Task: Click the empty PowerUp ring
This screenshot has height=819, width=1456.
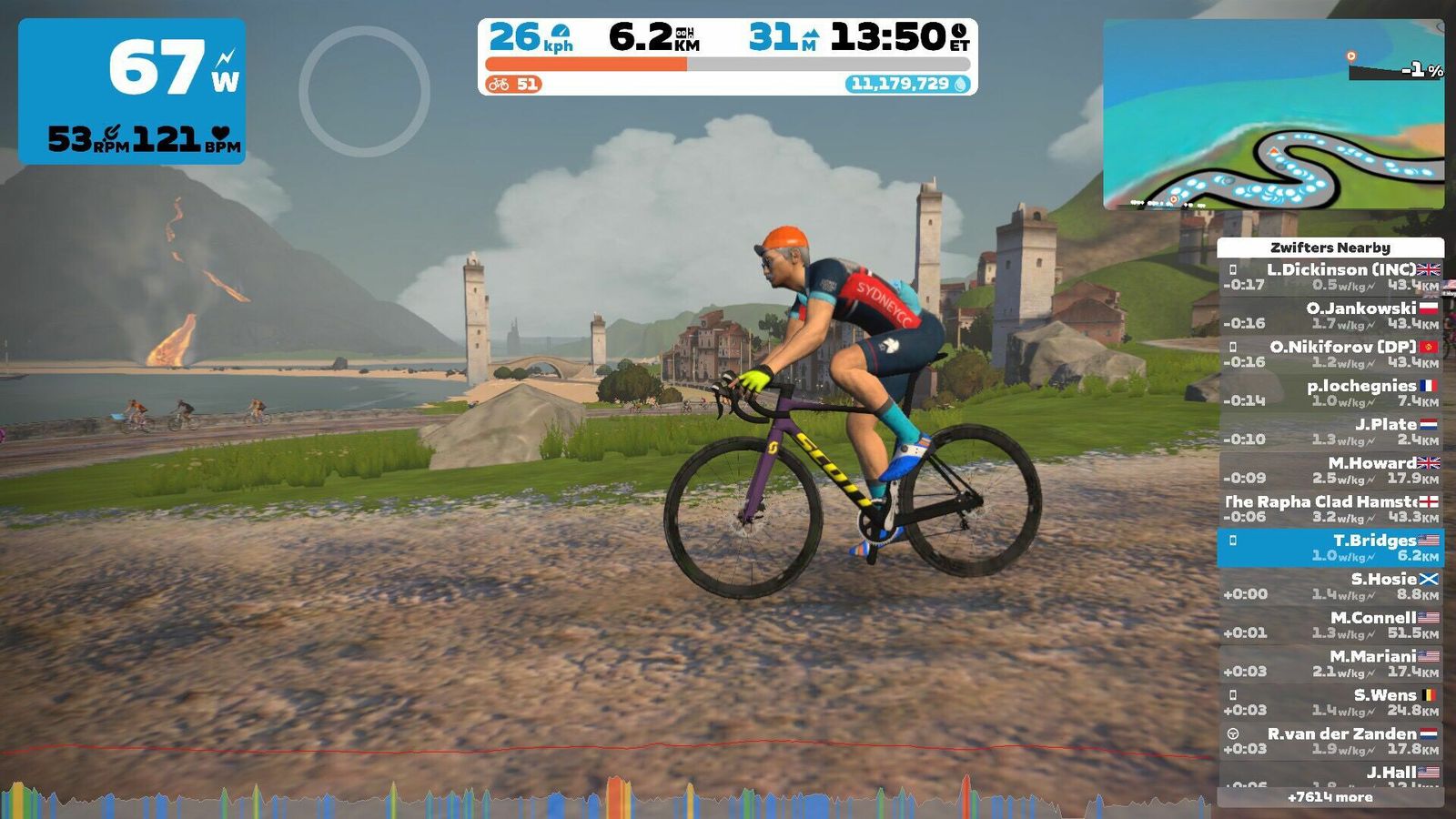Action: [364, 91]
